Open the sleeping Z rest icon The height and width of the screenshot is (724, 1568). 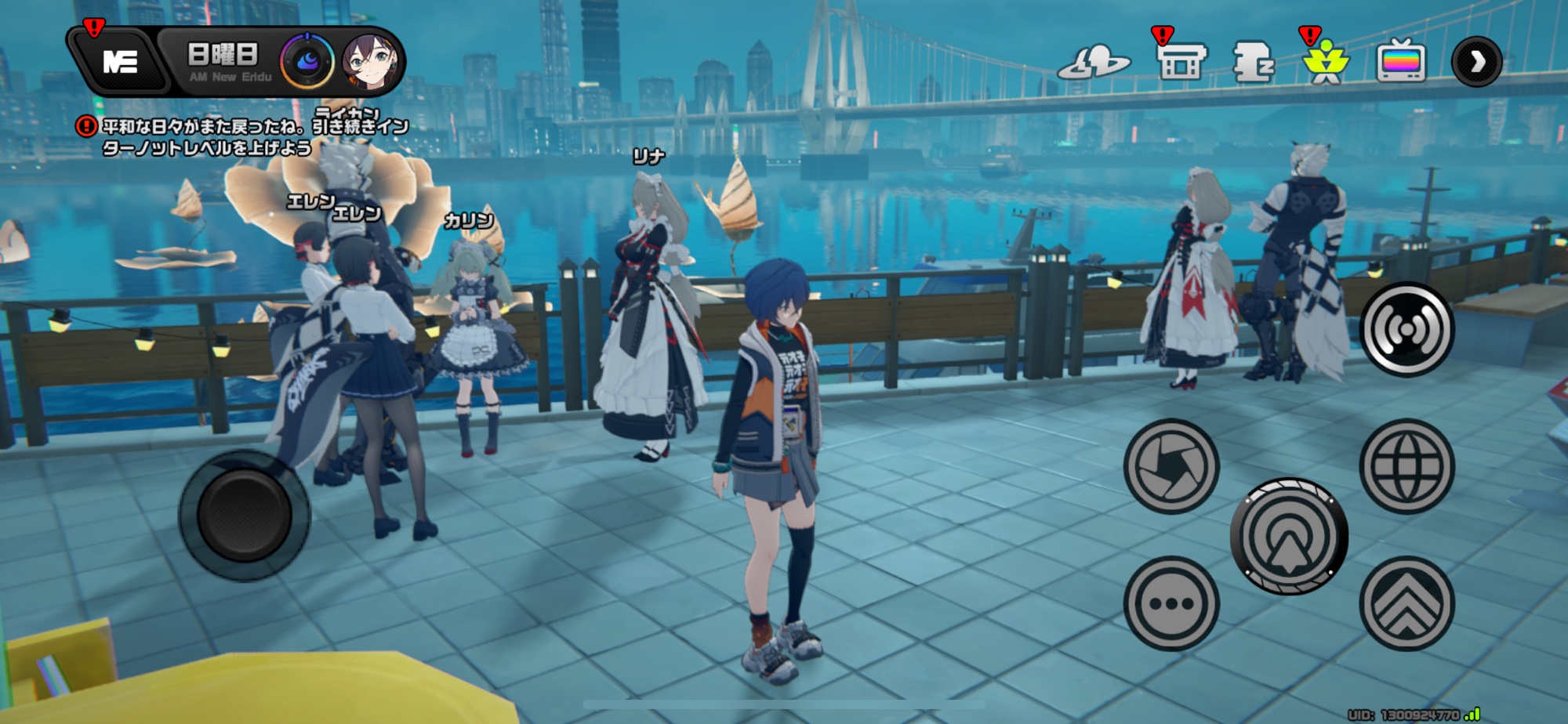pos(1253,62)
